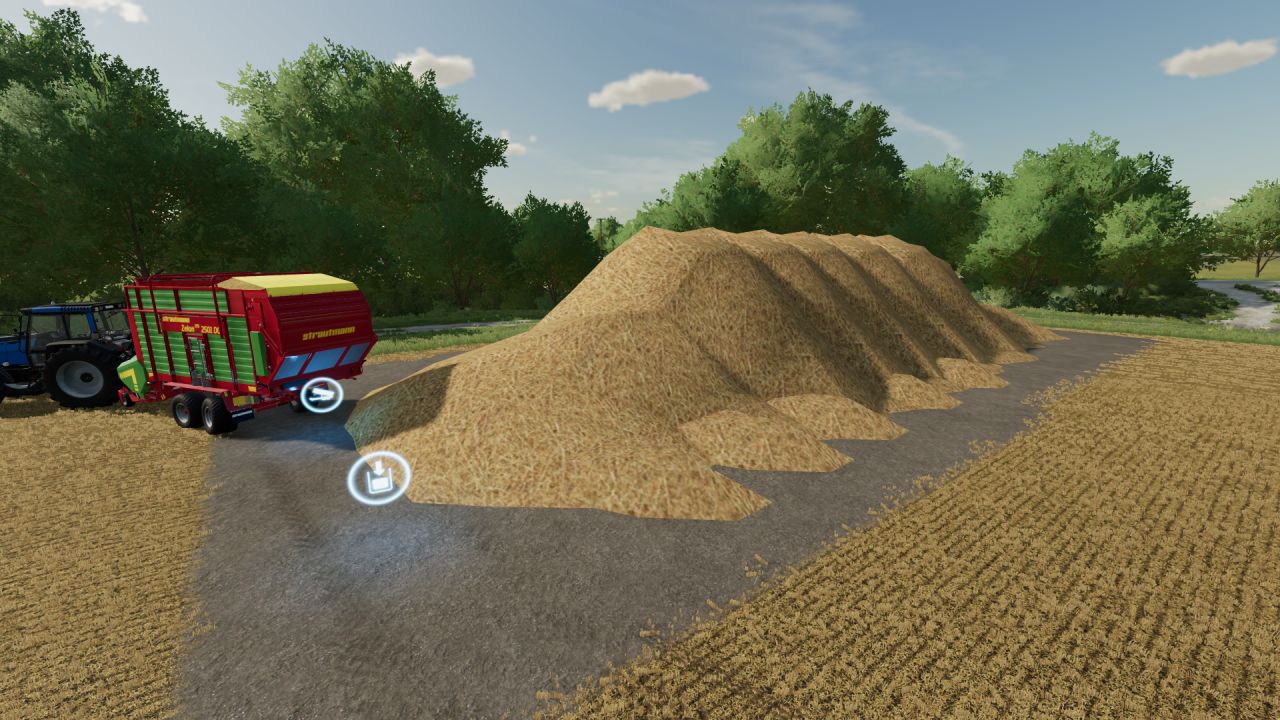The width and height of the screenshot is (1280, 720).
Task: Select the unload-into-bunker arrow marker
Action: 379,478
